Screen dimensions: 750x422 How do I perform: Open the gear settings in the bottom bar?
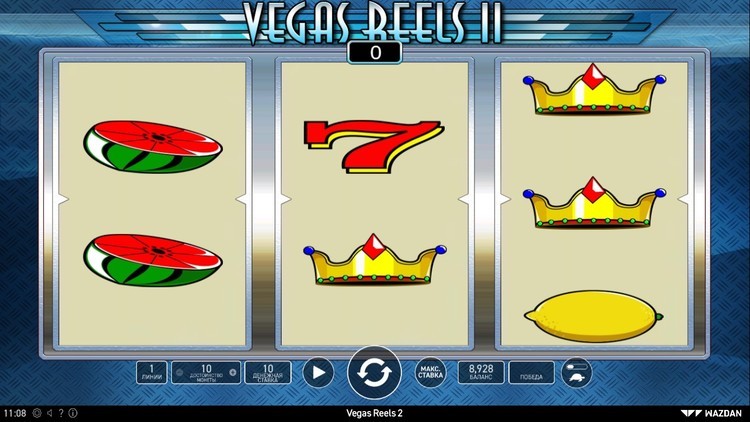(37, 413)
